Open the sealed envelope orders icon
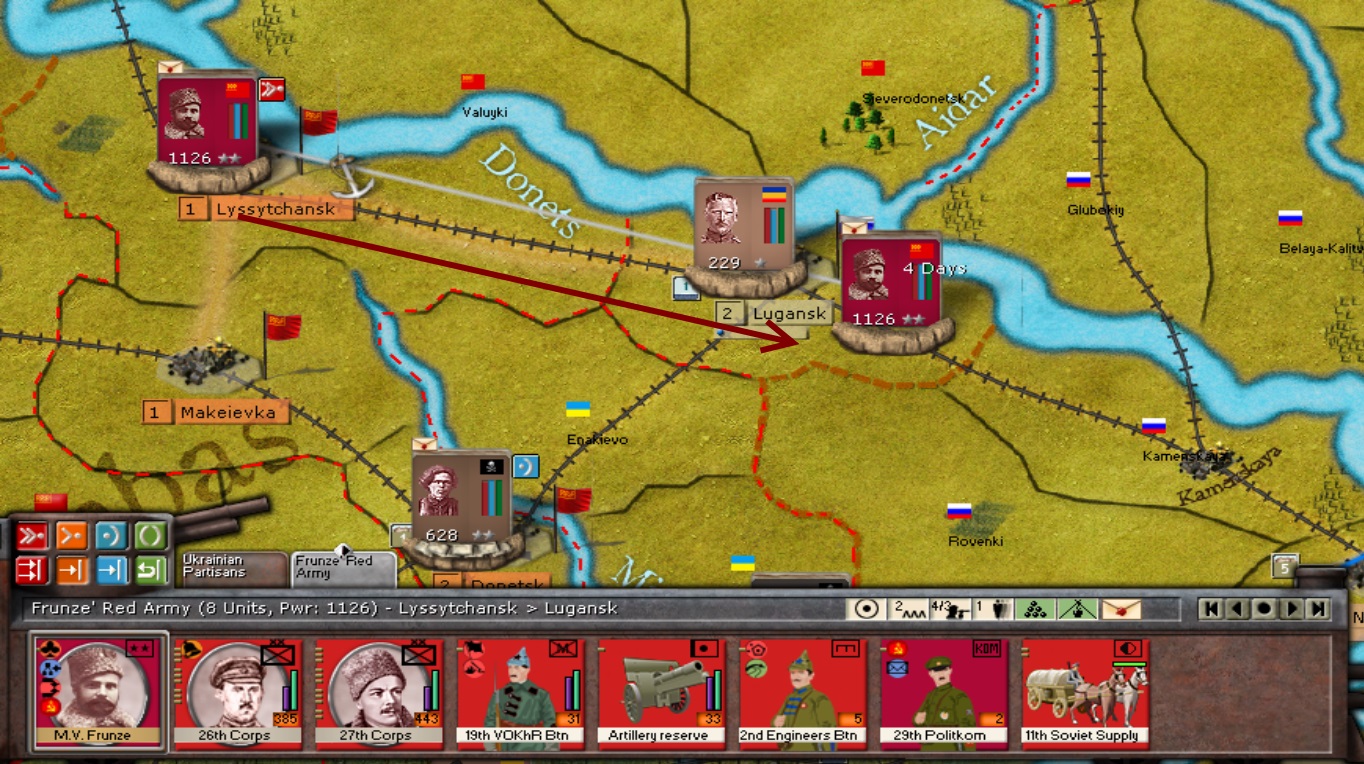The image size is (1364, 764). (1121, 608)
